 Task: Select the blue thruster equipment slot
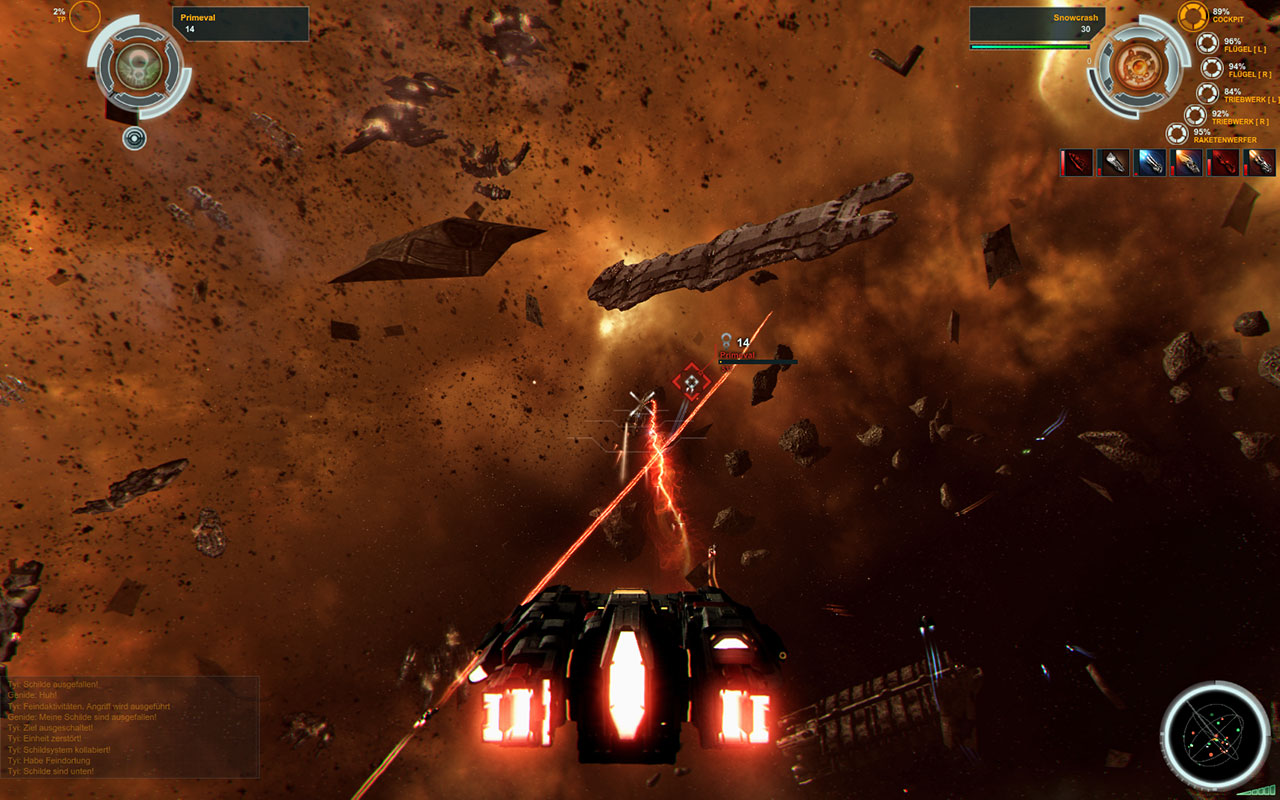click(1151, 163)
